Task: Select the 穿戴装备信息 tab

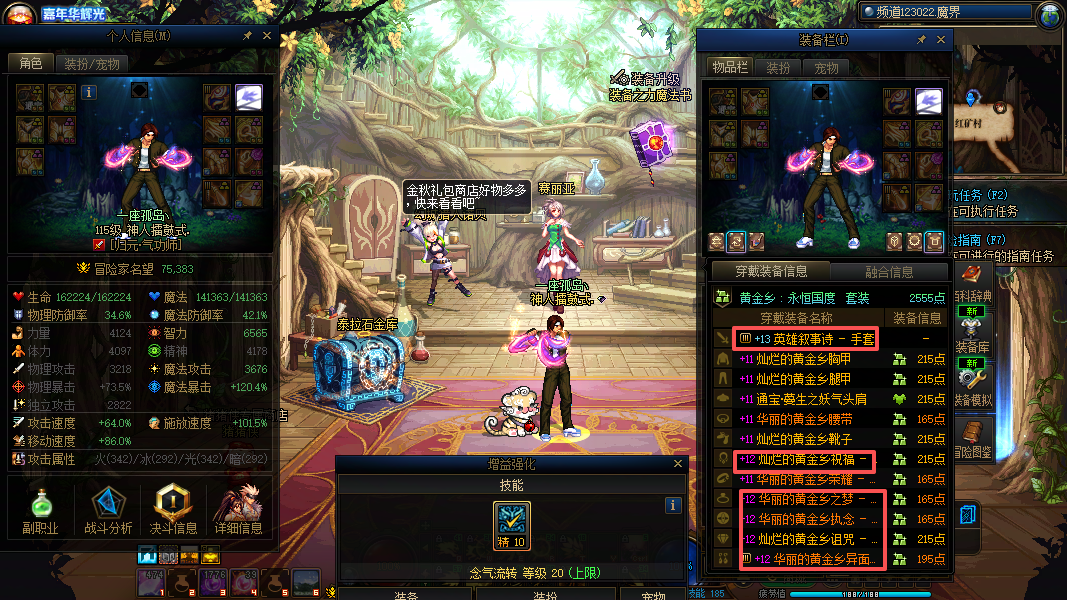Action: coord(770,271)
